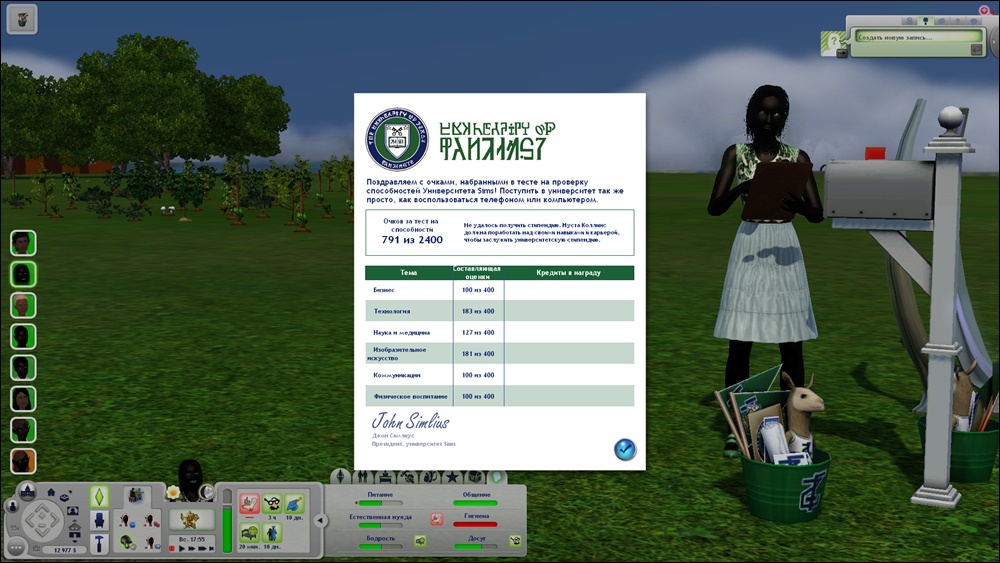
Task: Submit the new entry with the enter arrow
Action: pos(975,47)
